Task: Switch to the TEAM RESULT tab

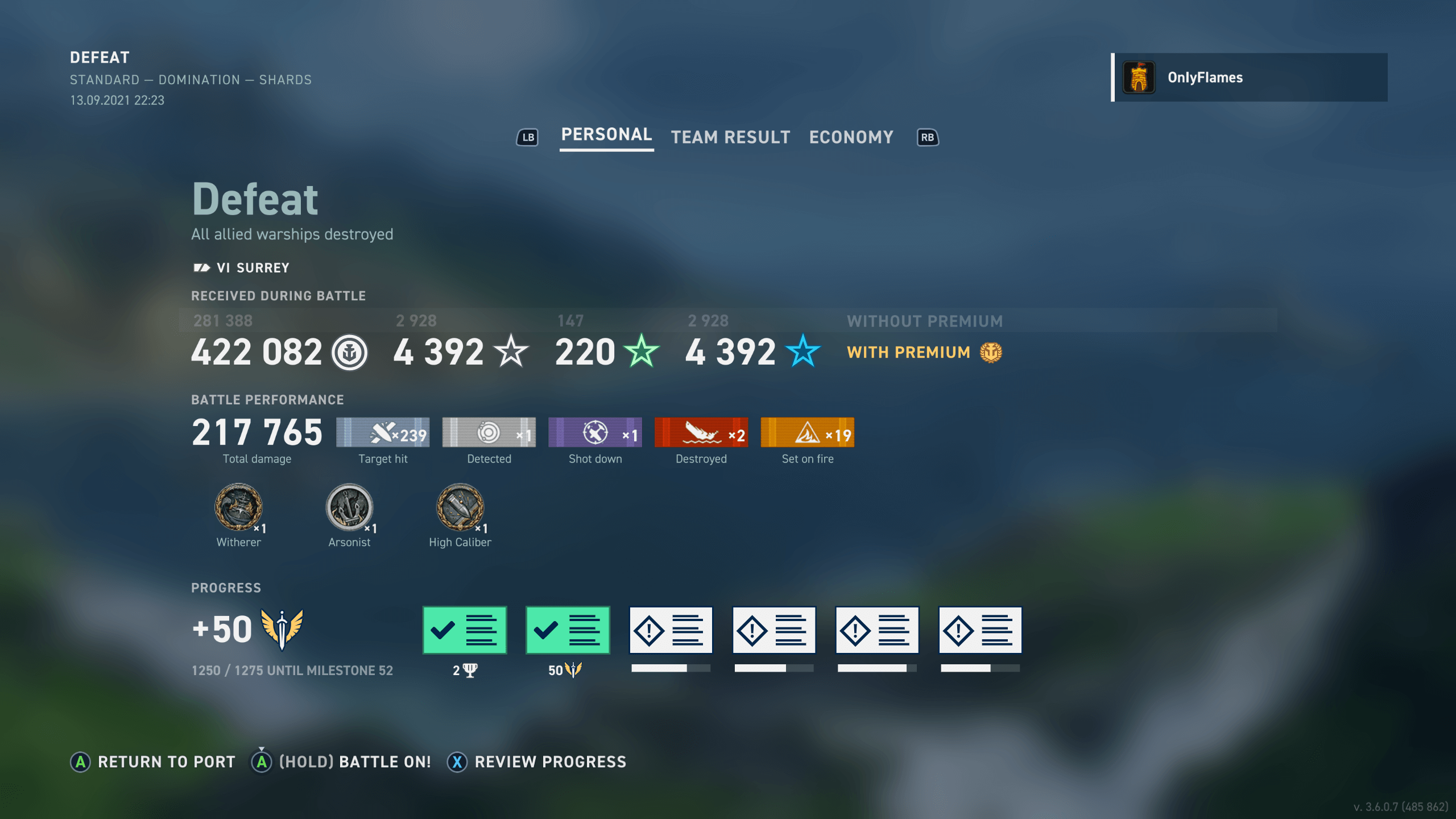Action: pyautogui.click(x=730, y=136)
